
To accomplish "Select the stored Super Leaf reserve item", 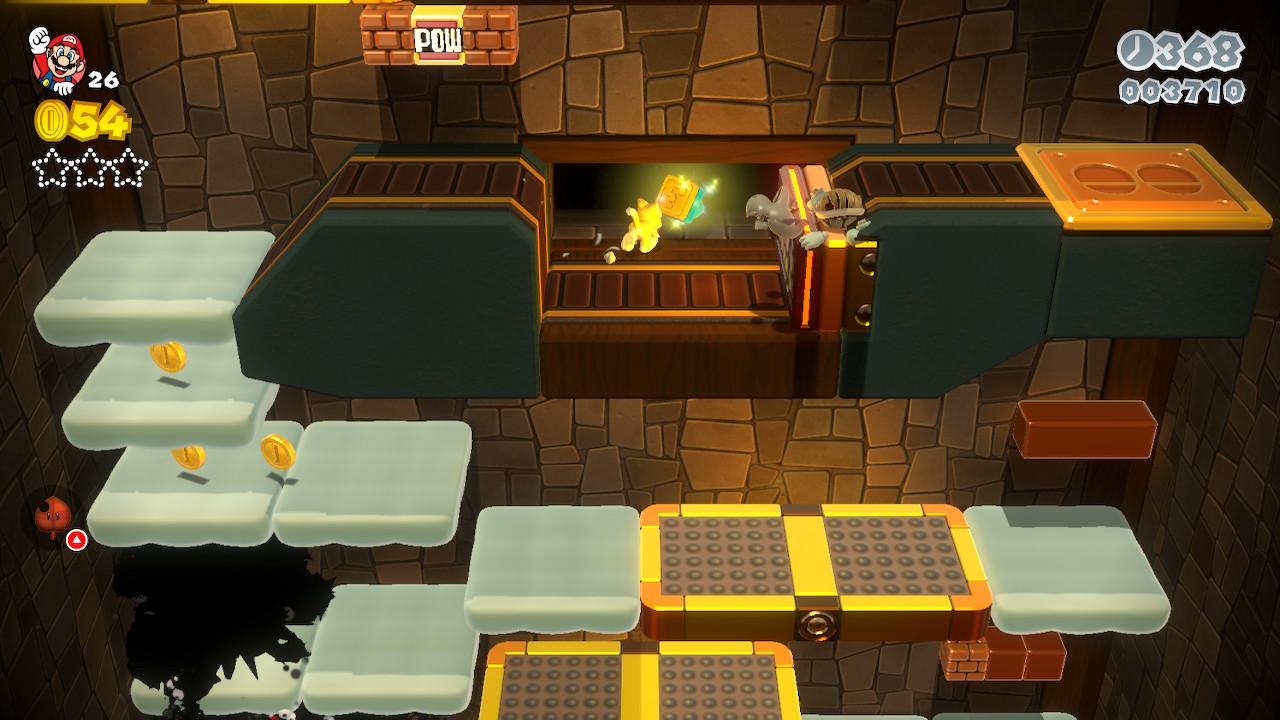I will 53,517.
